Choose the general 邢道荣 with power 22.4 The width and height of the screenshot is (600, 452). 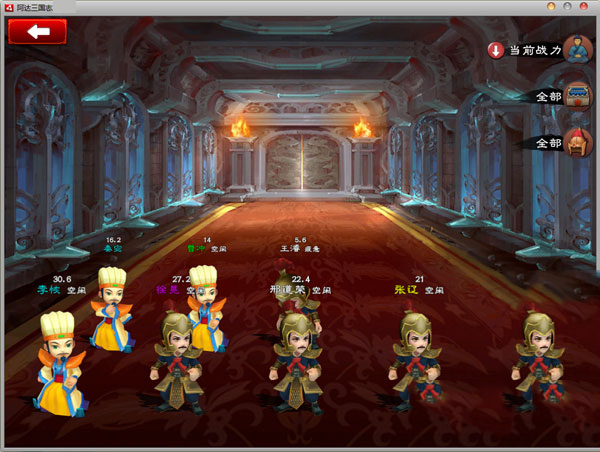pyautogui.click(x=294, y=355)
